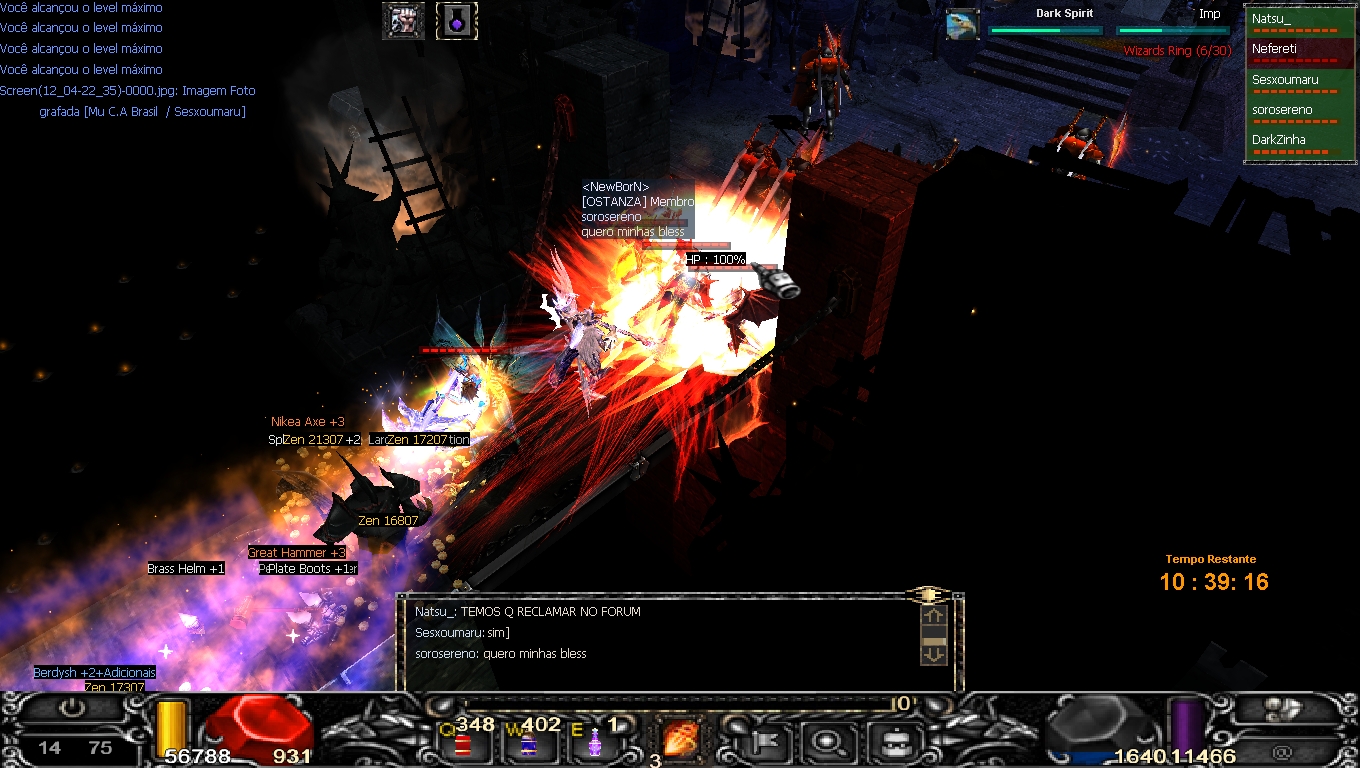Click the Dark Spirit eagle pet icon
The width and height of the screenshot is (1360, 768).
click(x=963, y=24)
